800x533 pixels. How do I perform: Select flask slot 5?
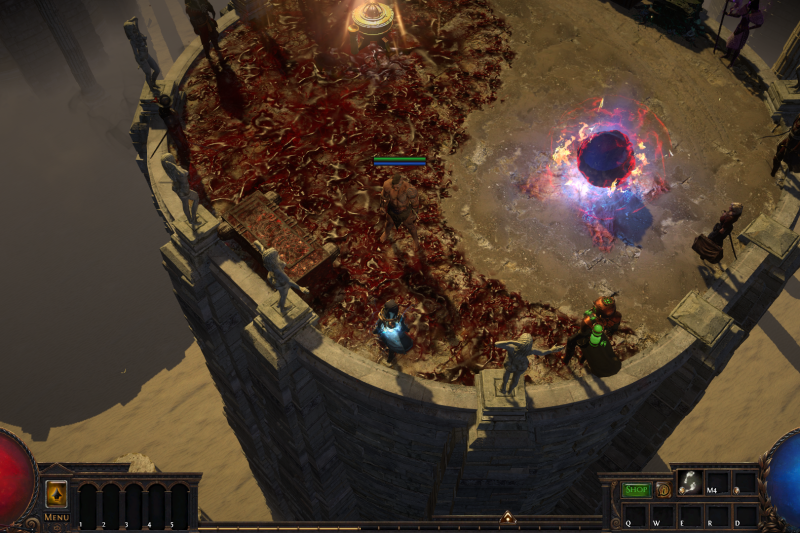179,504
